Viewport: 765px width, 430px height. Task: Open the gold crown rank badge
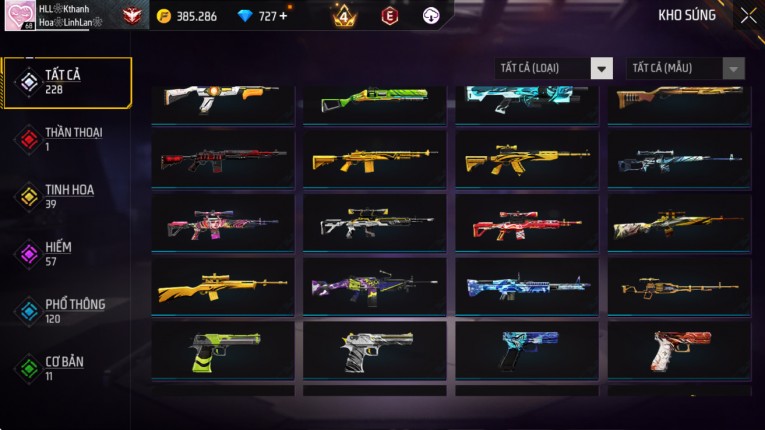[x=343, y=16]
